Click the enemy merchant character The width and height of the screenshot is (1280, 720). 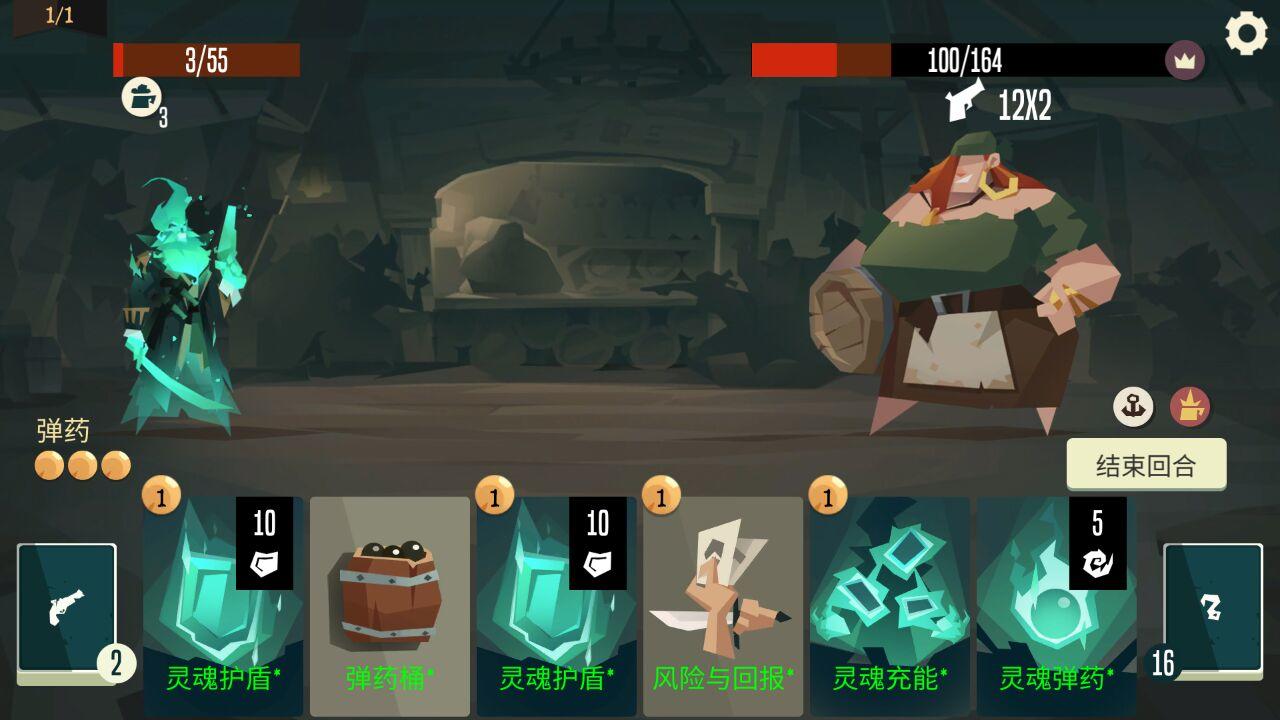tap(960, 280)
